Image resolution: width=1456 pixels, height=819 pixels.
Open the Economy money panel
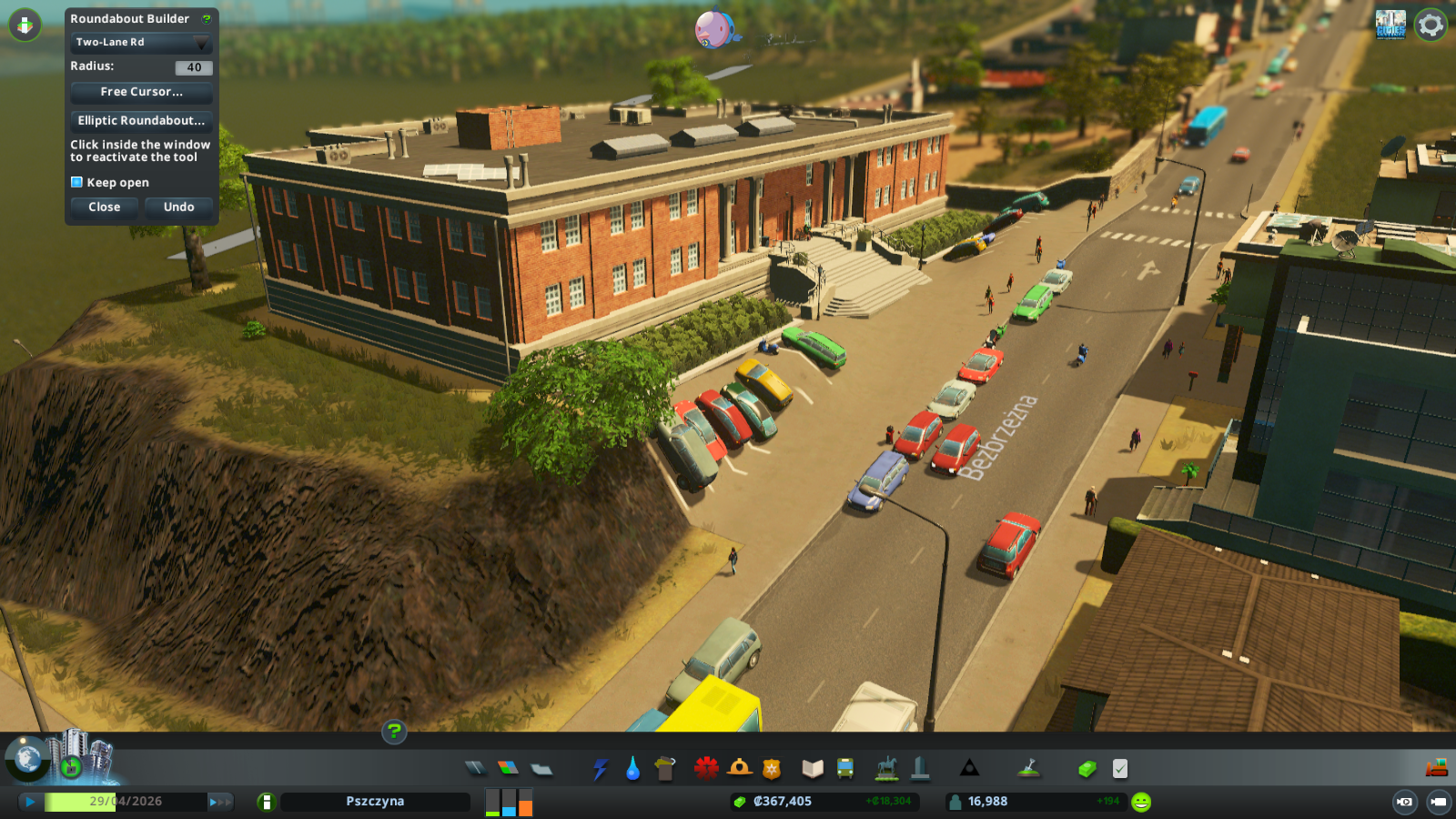[1087, 769]
